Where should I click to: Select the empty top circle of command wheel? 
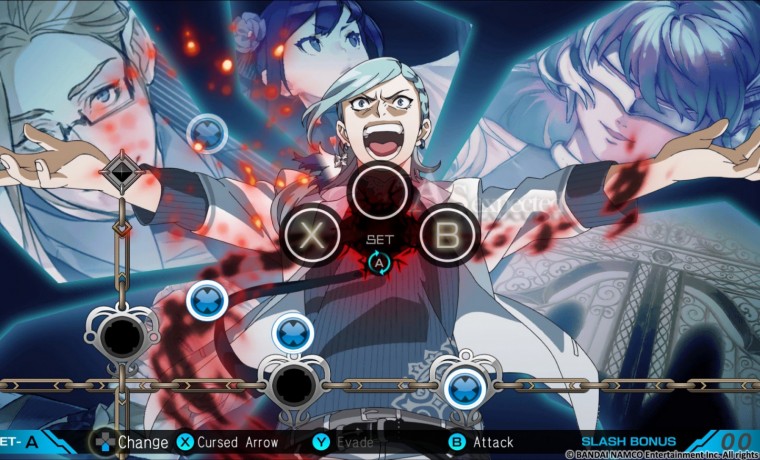click(380, 190)
